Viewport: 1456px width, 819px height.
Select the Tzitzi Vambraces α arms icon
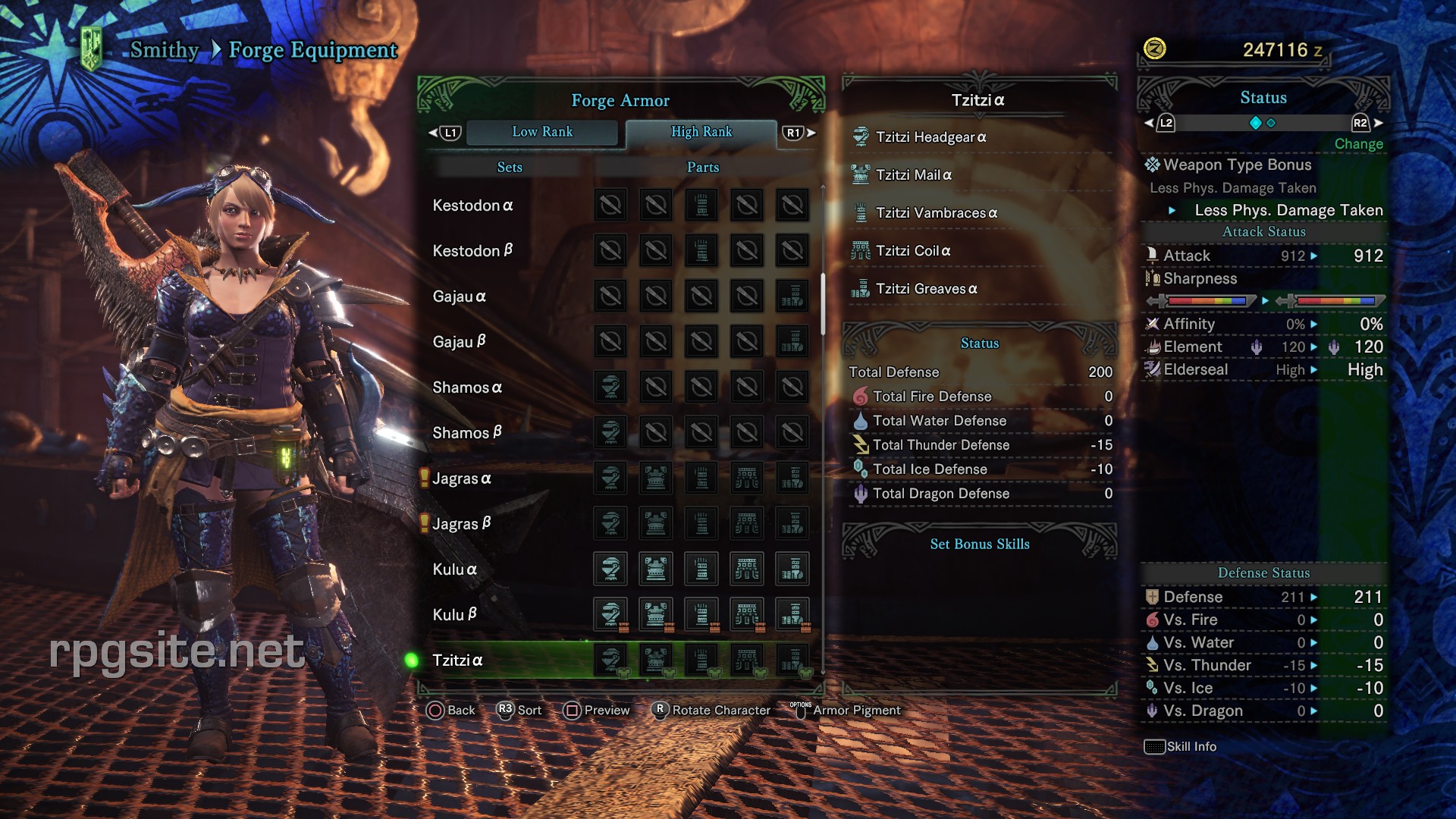[860, 213]
